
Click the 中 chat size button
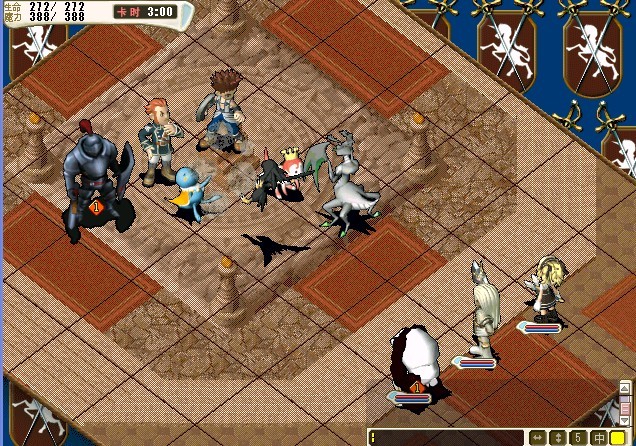click(x=597, y=438)
